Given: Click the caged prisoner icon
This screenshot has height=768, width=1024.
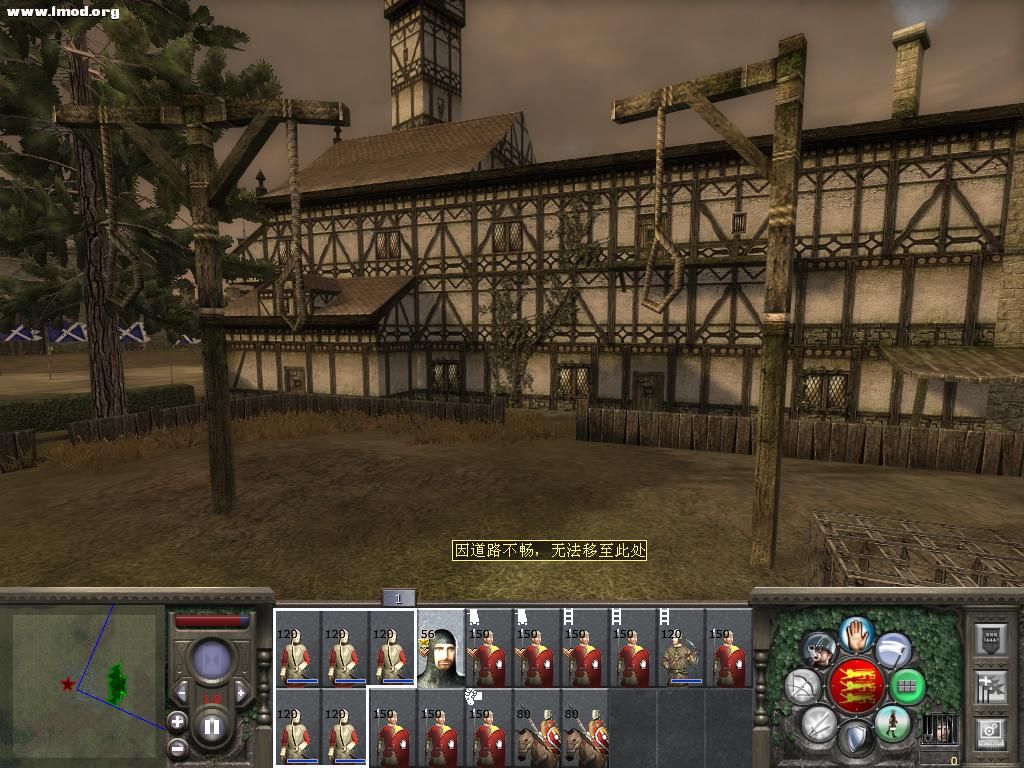Looking at the screenshot, I should pyautogui.click(x=938, y=729).
